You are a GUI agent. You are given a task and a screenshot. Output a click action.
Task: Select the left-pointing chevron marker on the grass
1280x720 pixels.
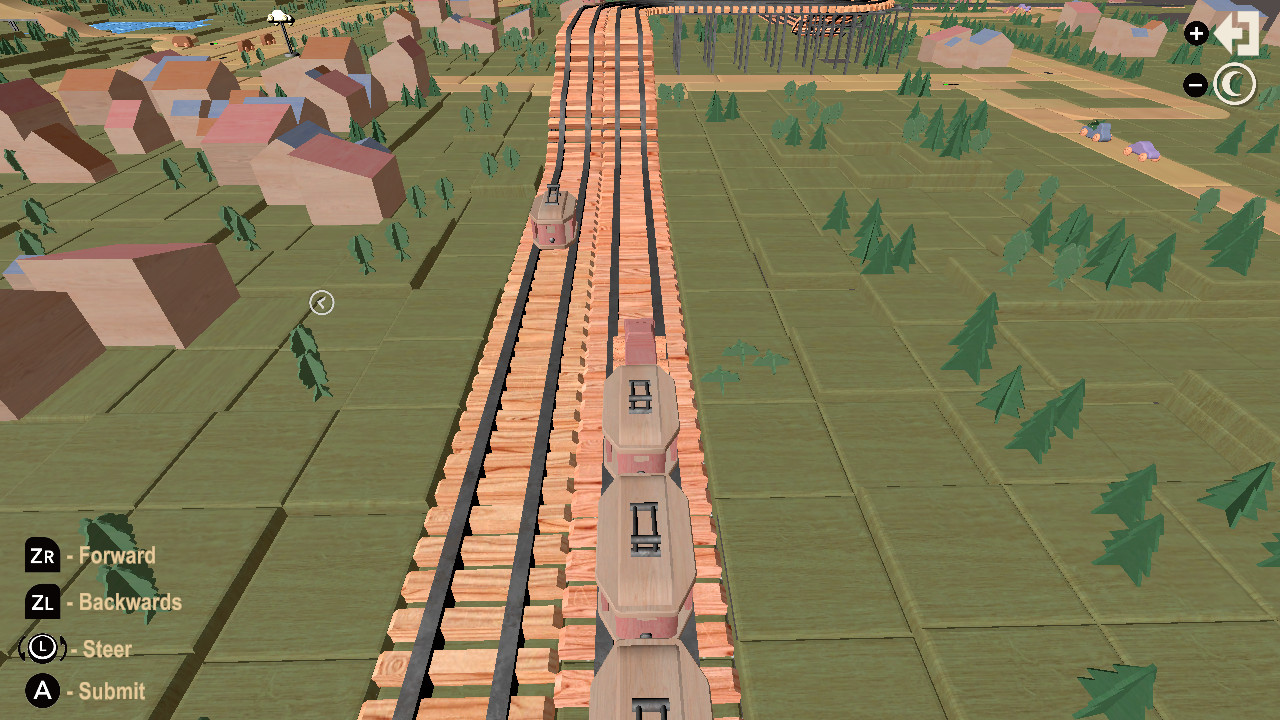321,303
